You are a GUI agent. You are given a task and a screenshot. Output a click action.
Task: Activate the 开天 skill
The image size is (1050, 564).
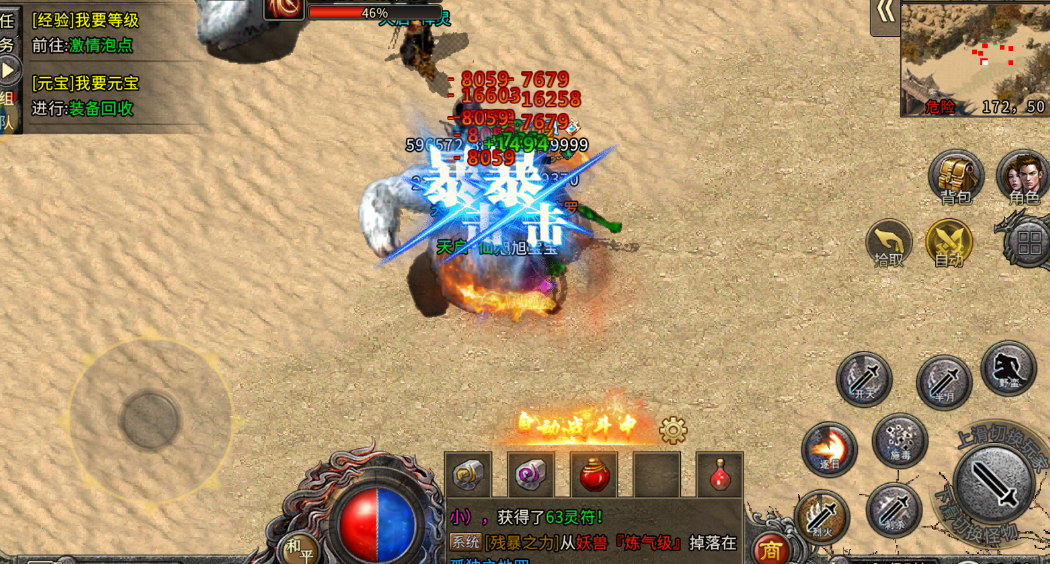(x=864, y=379)
